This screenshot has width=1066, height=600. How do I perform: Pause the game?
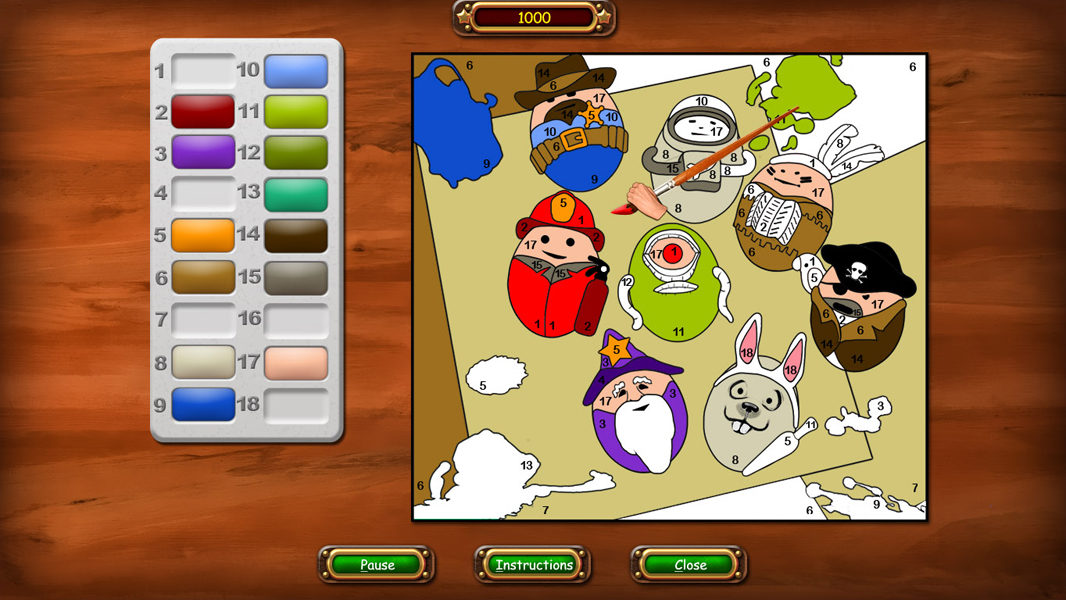(x=377, y=565)
